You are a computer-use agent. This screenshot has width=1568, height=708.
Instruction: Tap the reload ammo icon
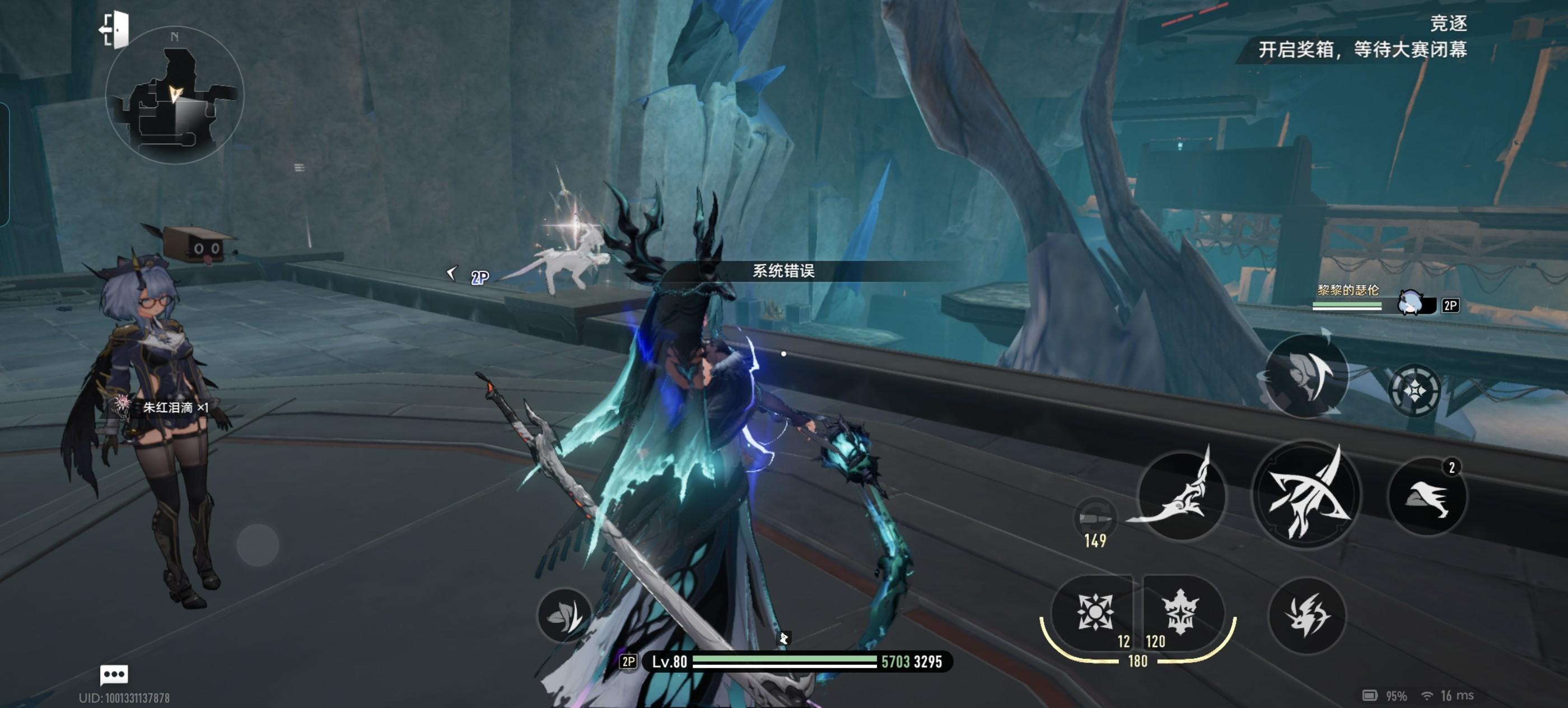[x=1094, y=518]
